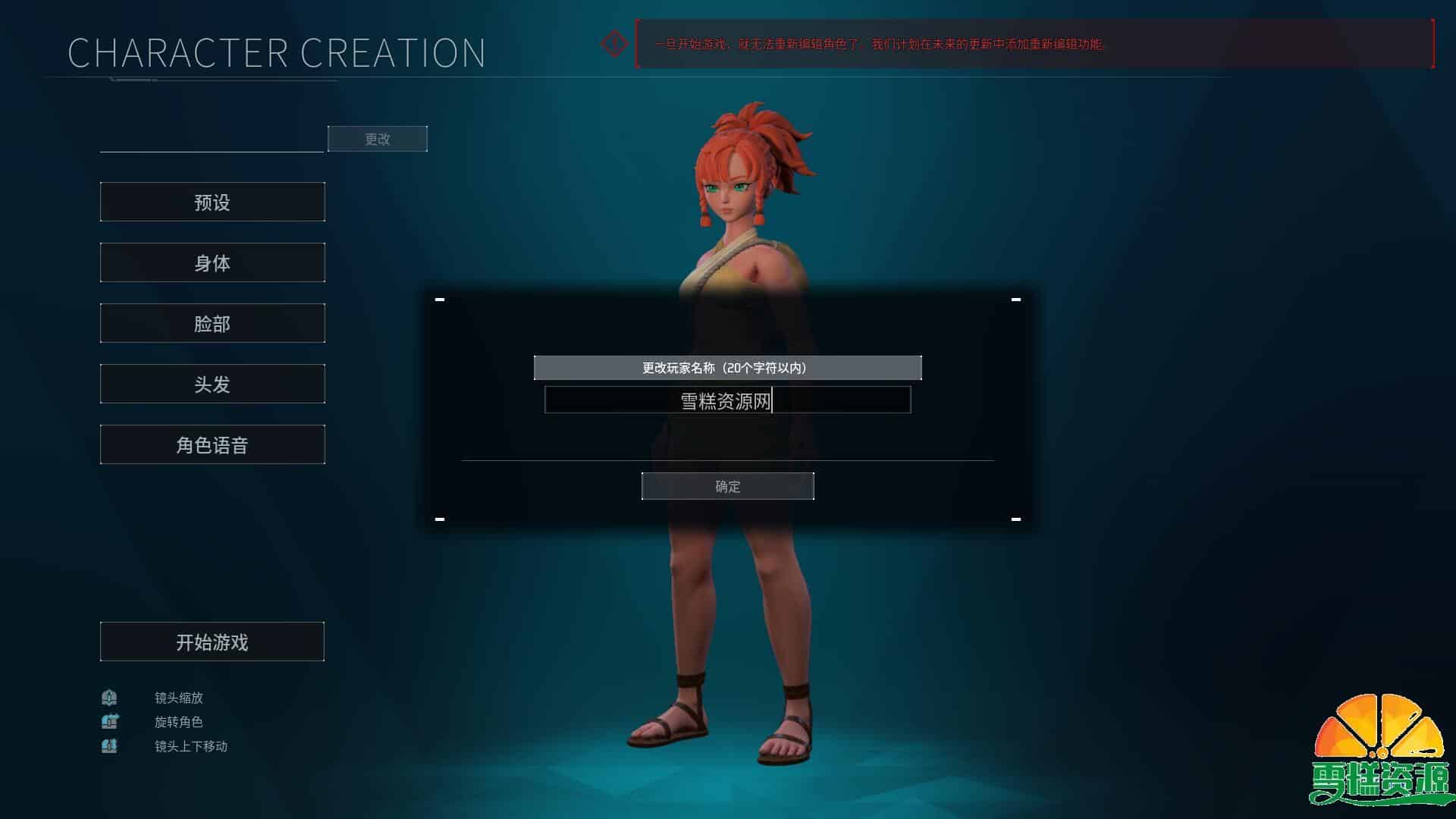Image resolution: width=1456 pixels, height=819 pixels.
Task: Select the 角色语音 (Character Voice) option
Action: click(x=212, y=444)
